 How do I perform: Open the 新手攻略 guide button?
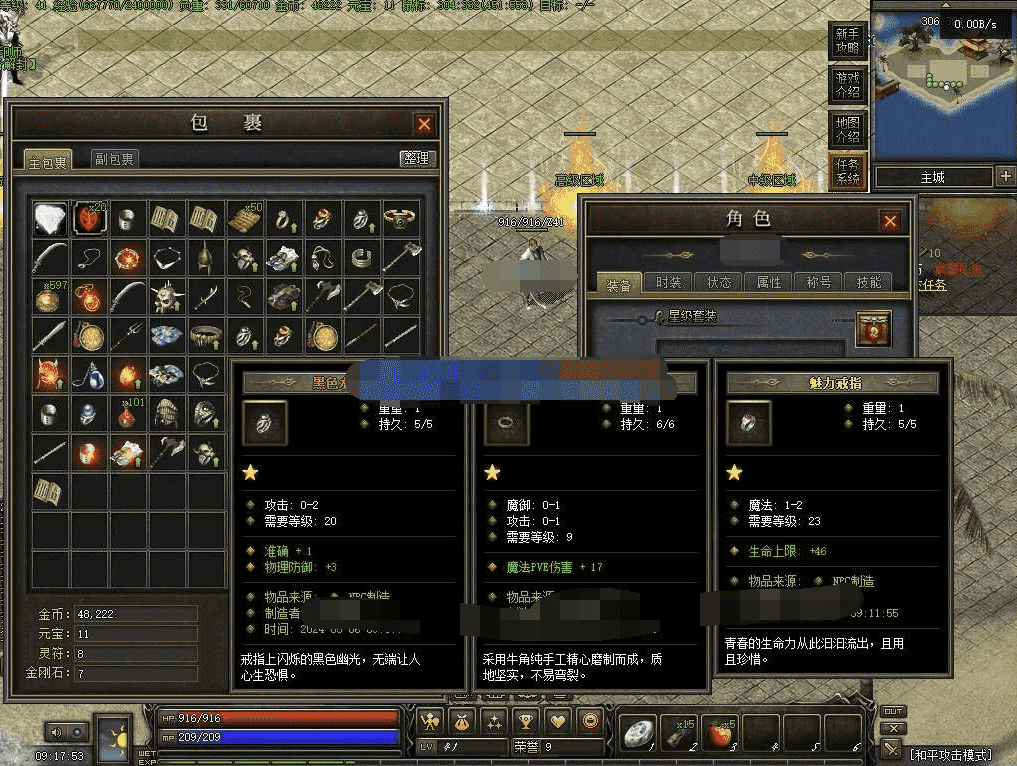coord(847,41)
